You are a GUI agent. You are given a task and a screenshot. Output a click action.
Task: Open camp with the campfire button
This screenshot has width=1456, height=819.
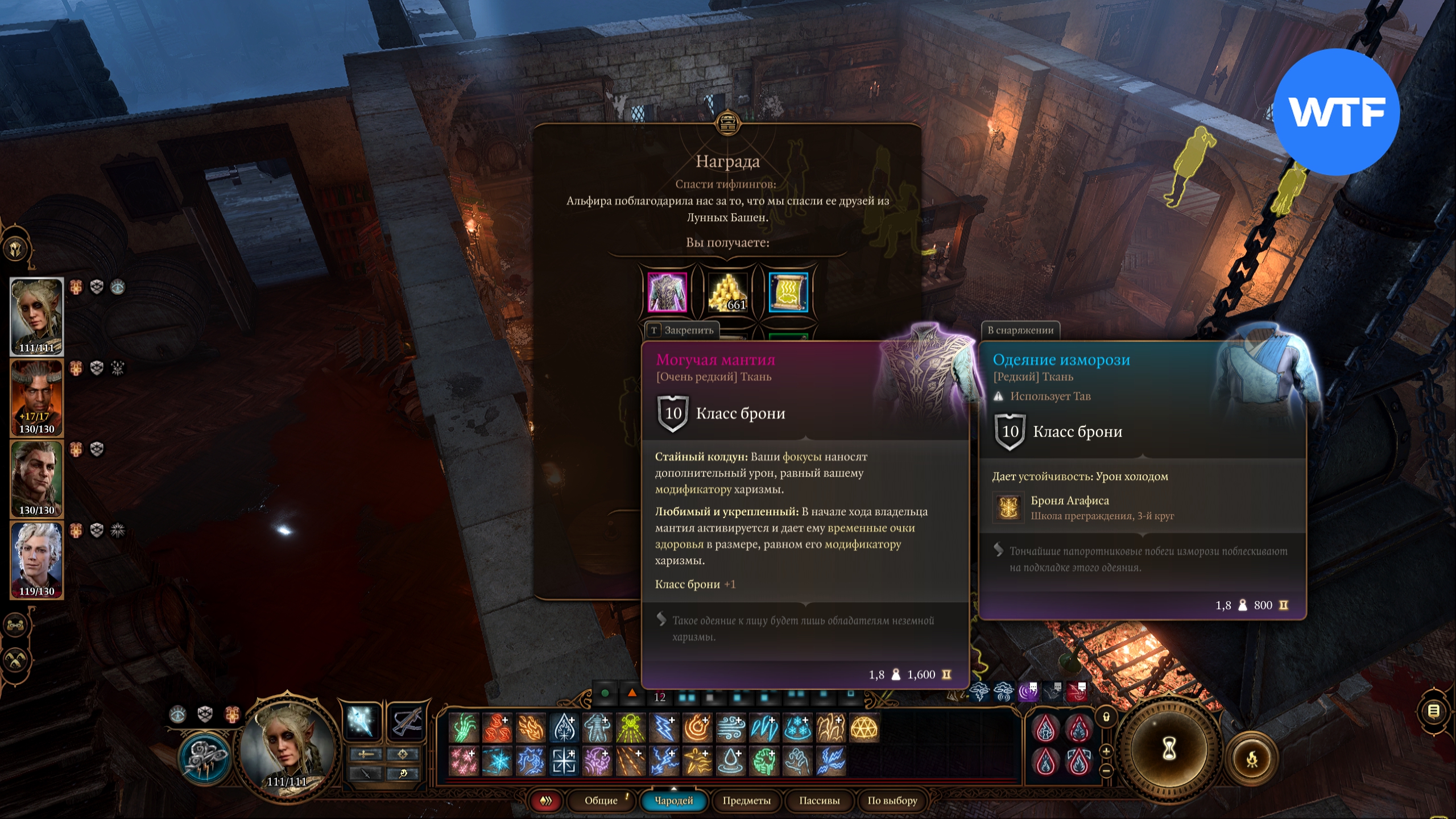click(1252, 759)
